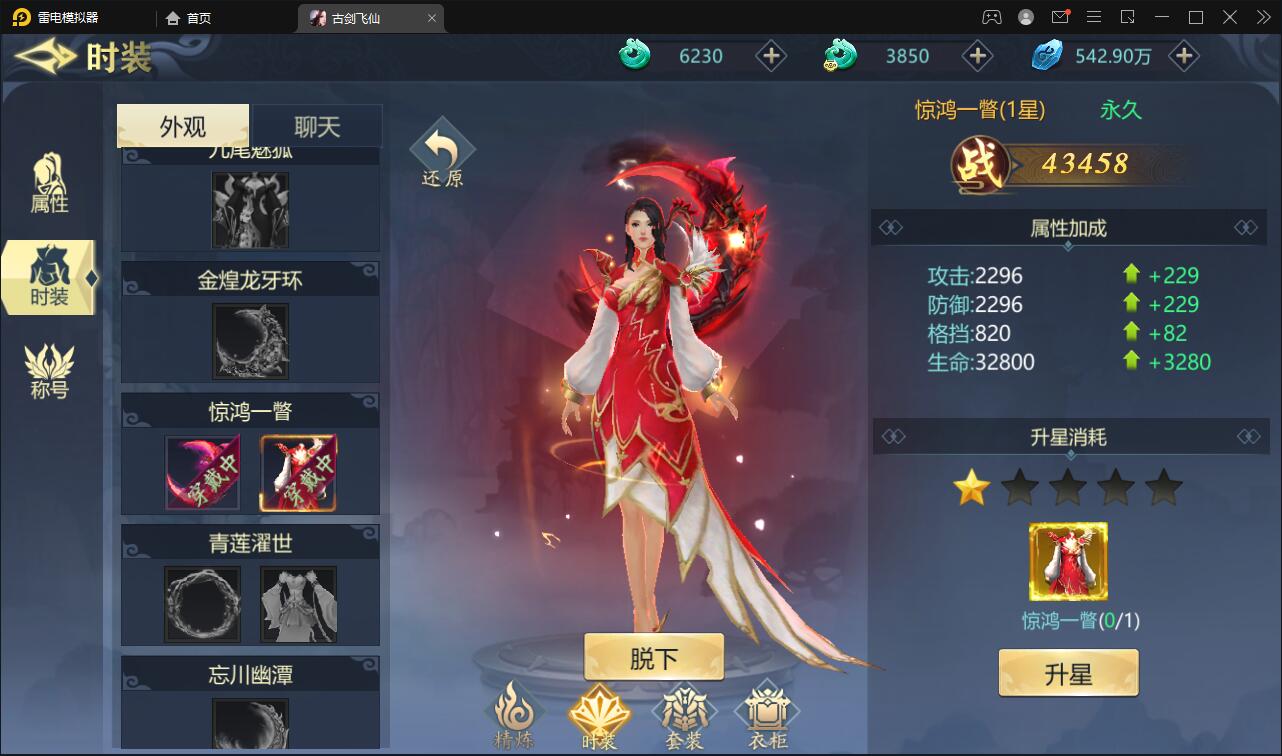The width and height of the screenshot is (1282, 756).
Task: Switch to the 聊天 (Chat) tab
Action: [x=315, y=125]
